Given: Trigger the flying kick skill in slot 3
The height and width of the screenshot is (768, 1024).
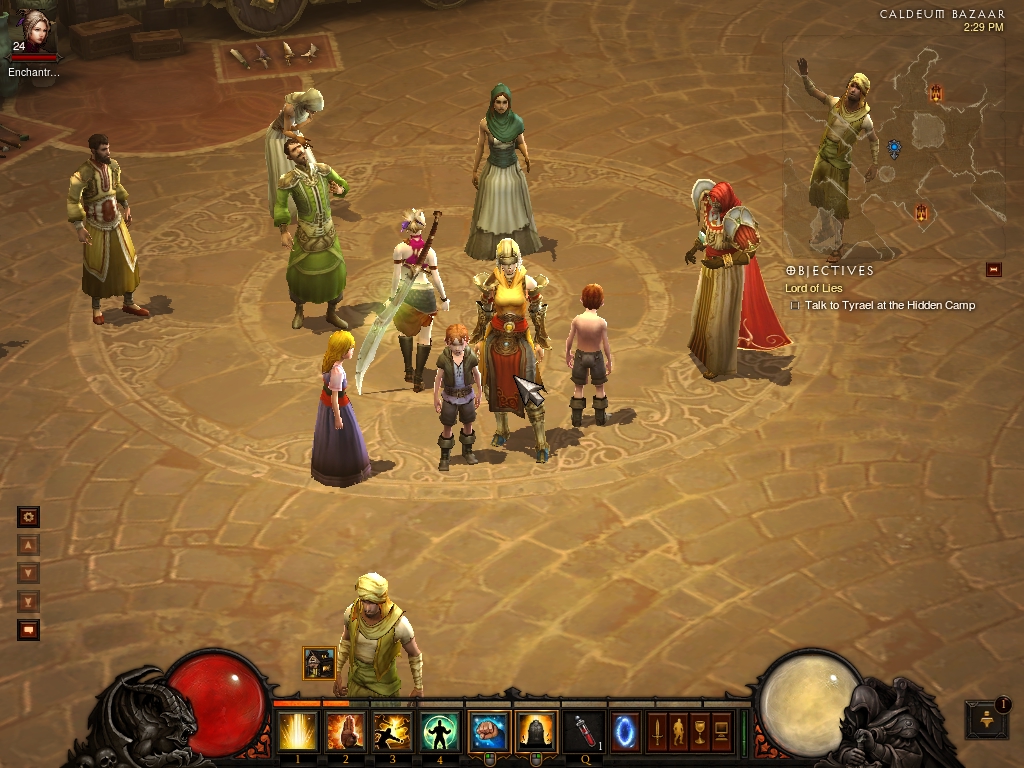Looking at the screenshot, I should pos(393,732).
